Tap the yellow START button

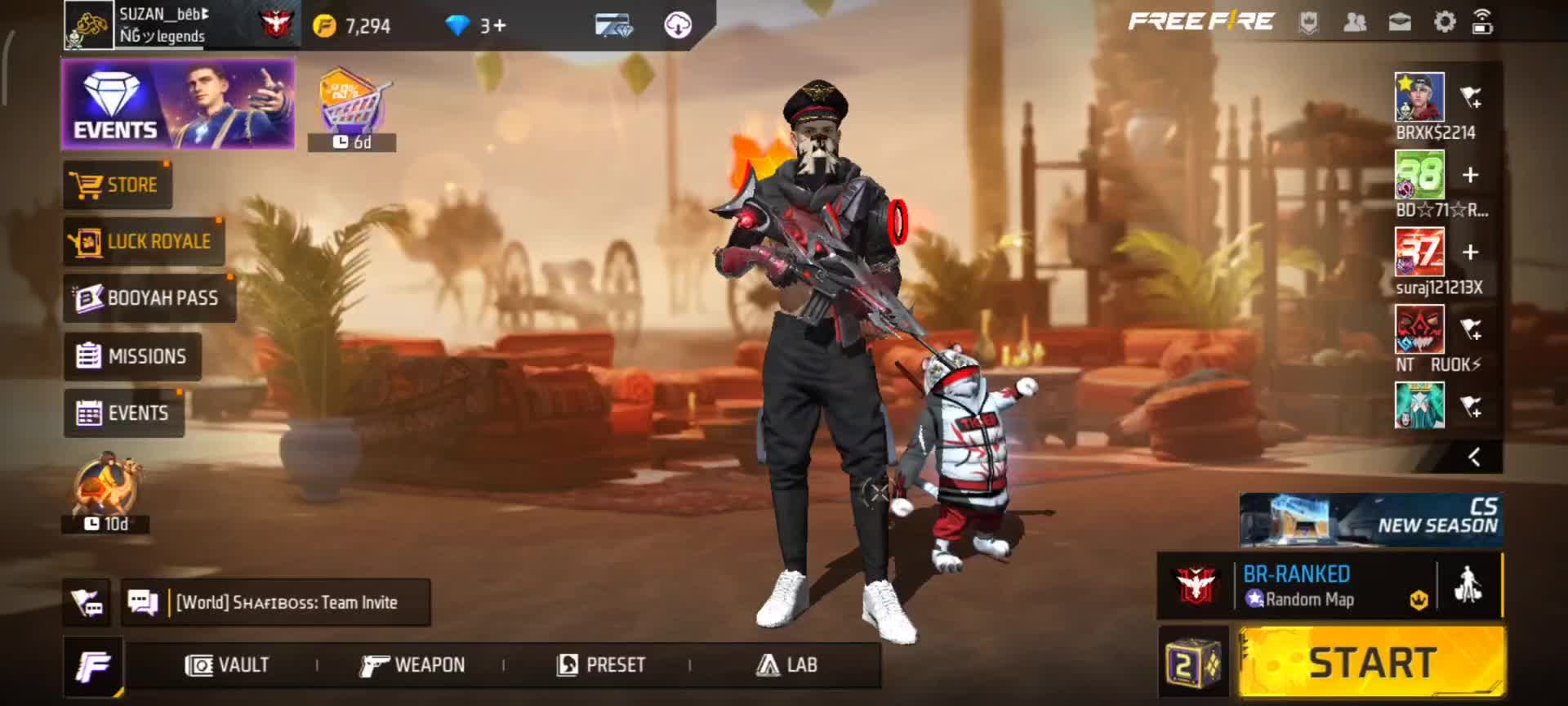coord(1372,662)
